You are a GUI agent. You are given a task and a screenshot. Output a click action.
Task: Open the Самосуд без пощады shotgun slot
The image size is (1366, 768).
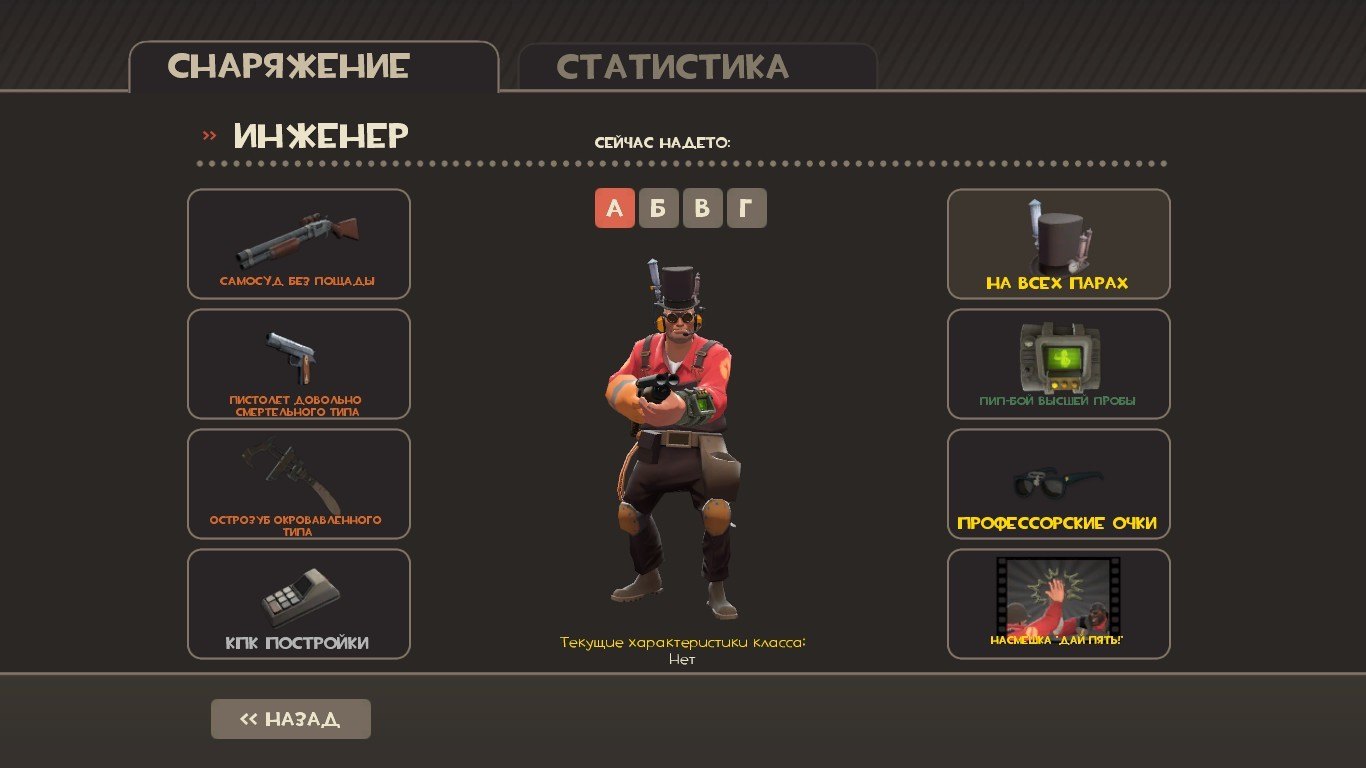[298, 244]
